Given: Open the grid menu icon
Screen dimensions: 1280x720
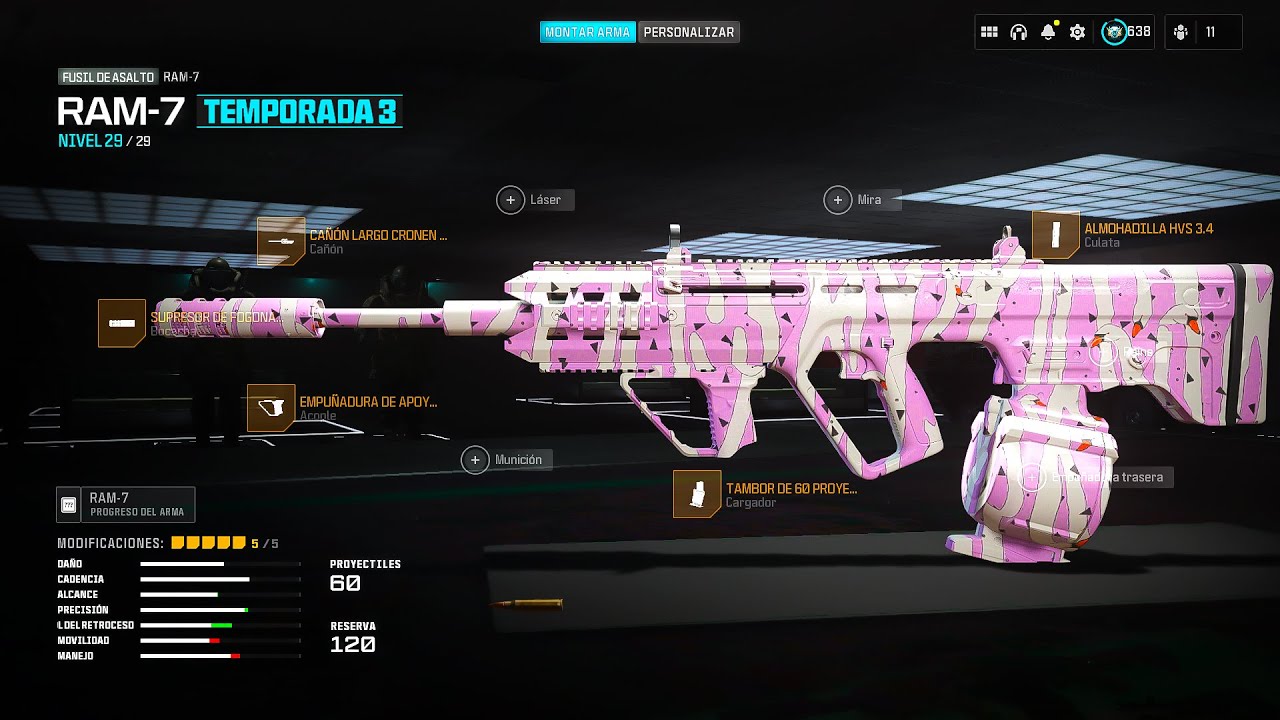Looking at the screenshot, I should click(x=989, y=32).
